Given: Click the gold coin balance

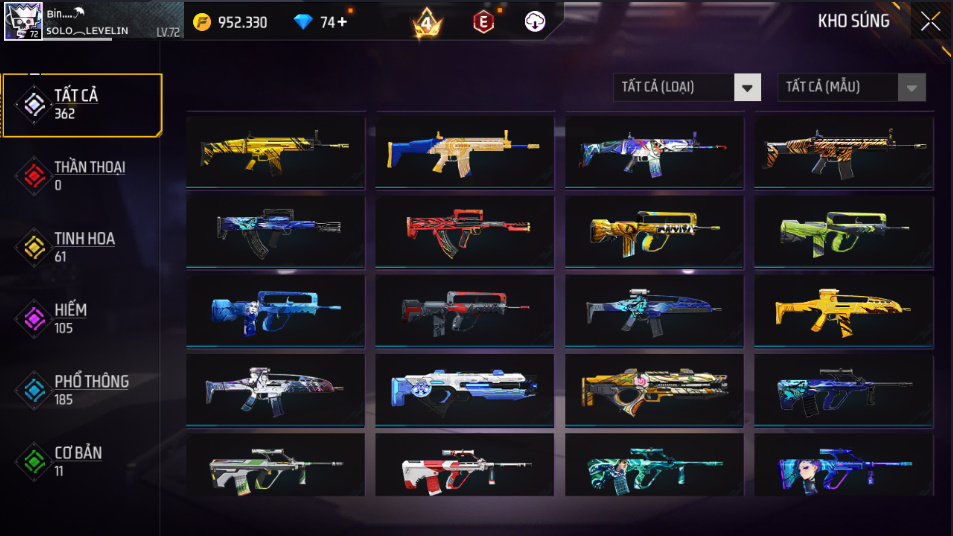Looking at the screenshot, I should pyautogui.click(x=231, y=22).
